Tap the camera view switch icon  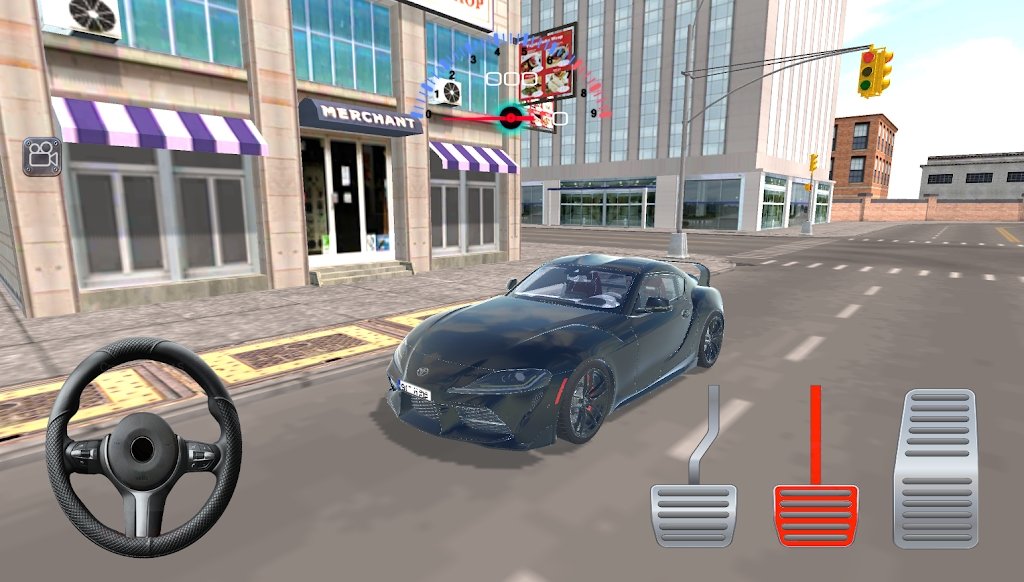[x=42, y=156]
